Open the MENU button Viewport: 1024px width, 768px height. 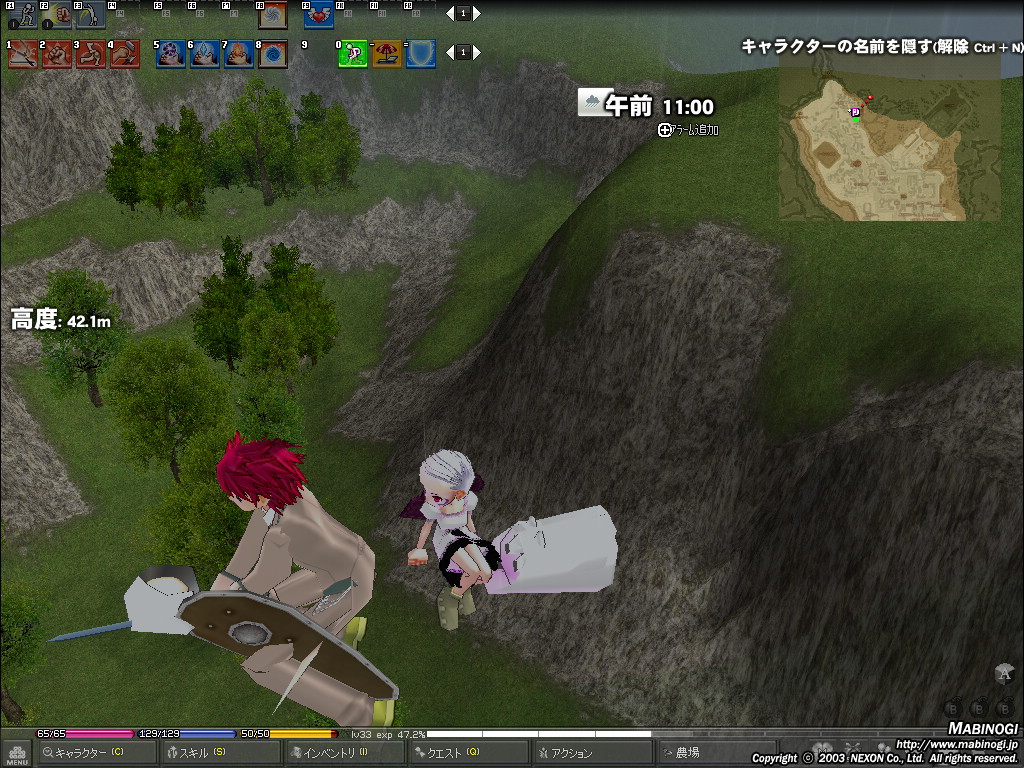coord(17,753)
